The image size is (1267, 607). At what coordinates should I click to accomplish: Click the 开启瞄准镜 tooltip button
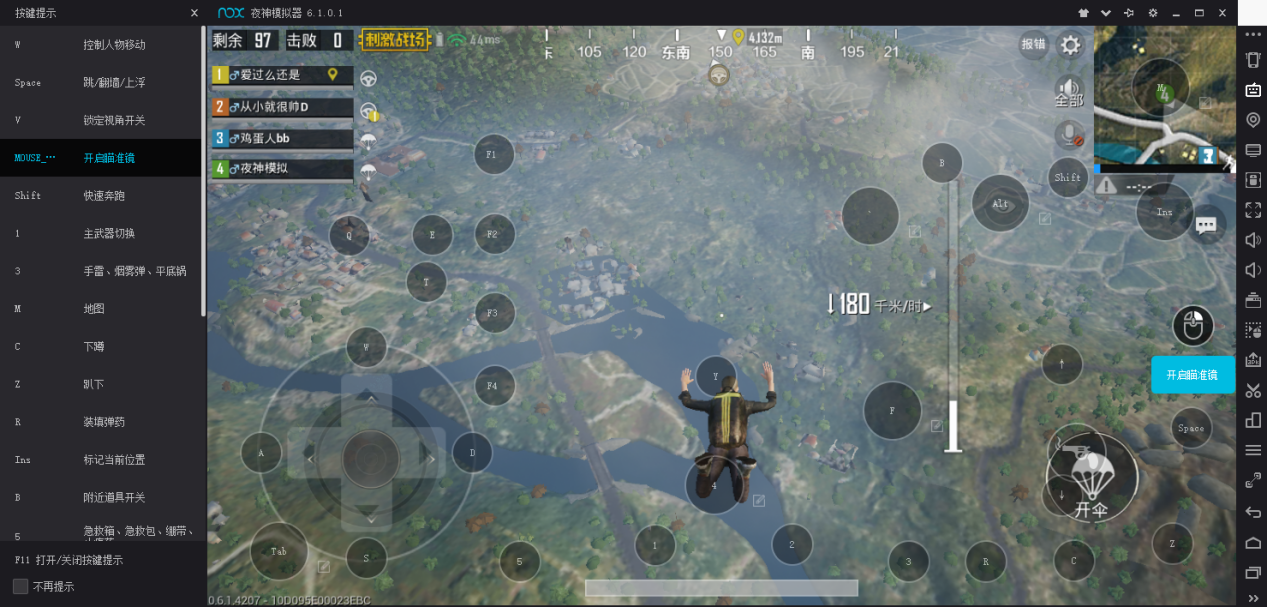point(1192,374)
